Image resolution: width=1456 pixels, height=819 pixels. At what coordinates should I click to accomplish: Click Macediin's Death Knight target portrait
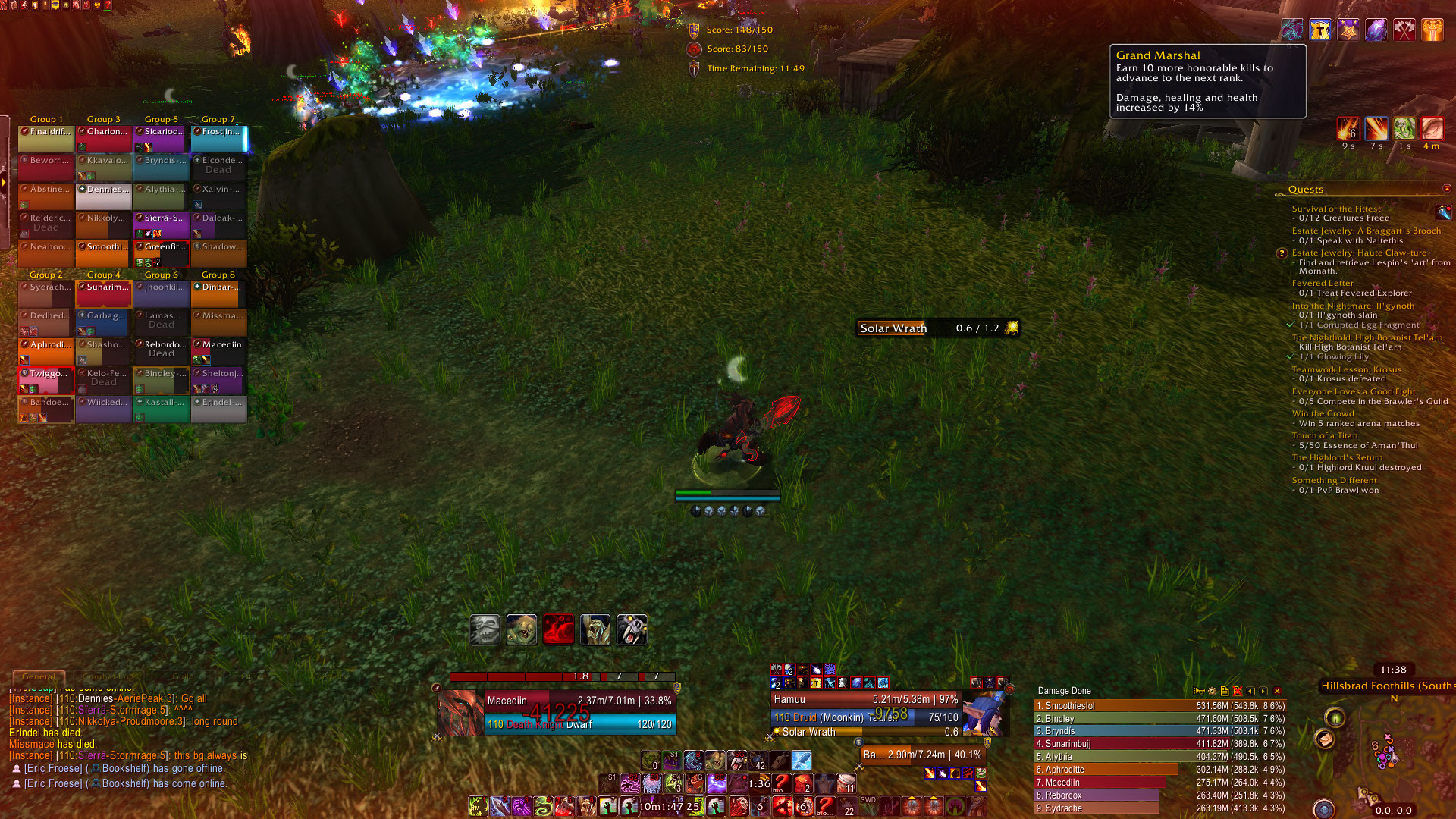[460, 712]
